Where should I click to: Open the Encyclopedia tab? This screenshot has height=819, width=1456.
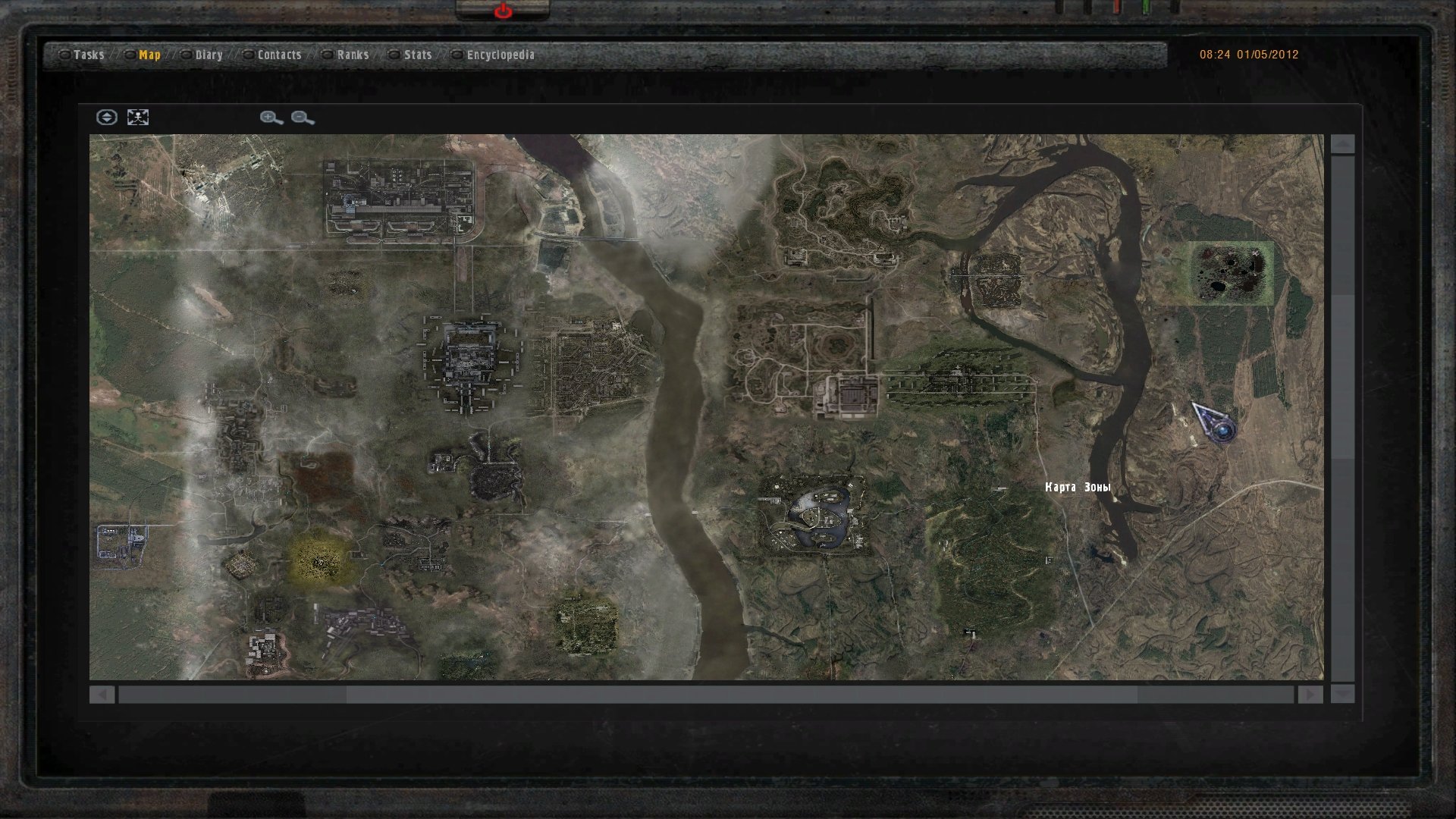click(x=500, y=55)
